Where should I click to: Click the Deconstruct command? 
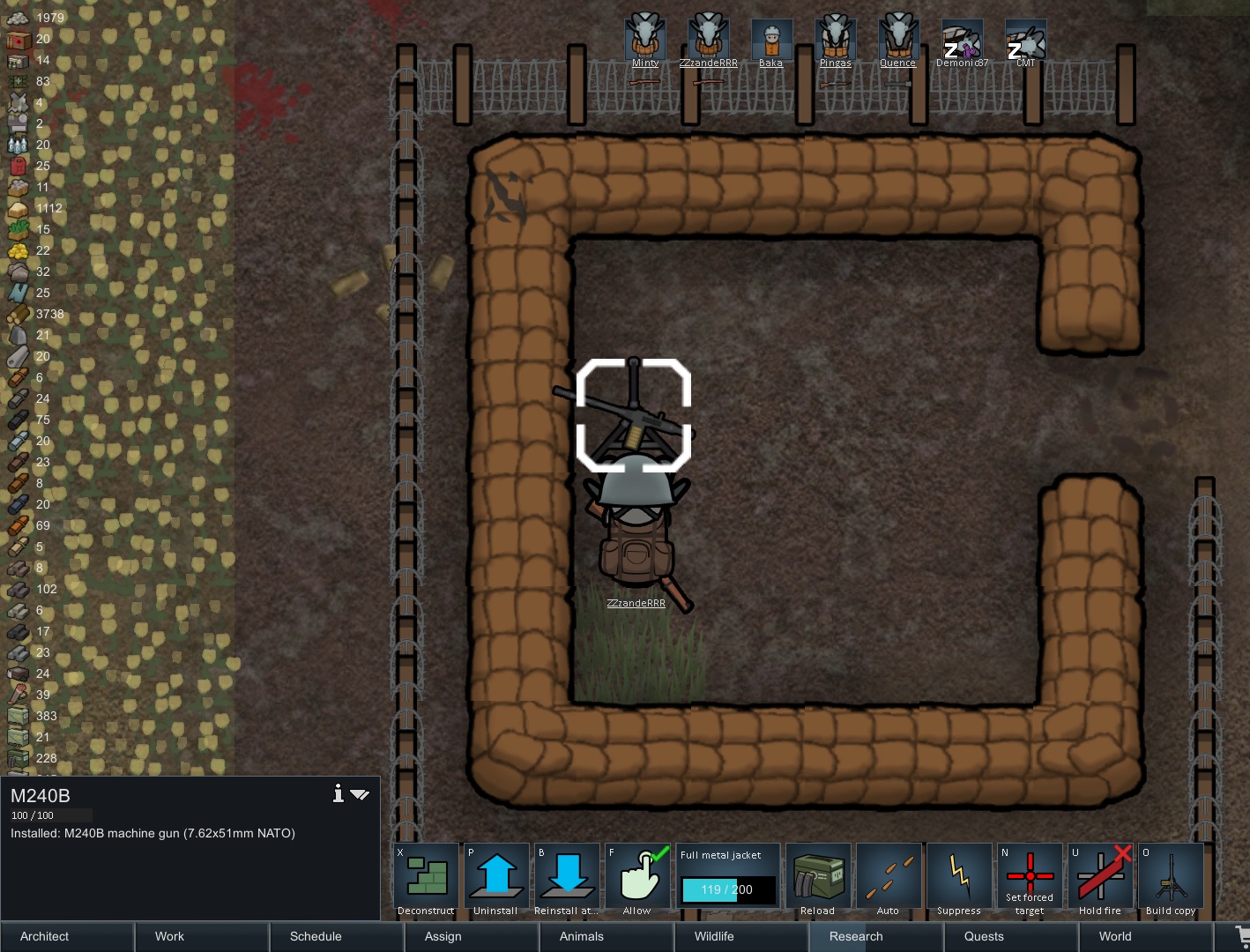point(427,880)
